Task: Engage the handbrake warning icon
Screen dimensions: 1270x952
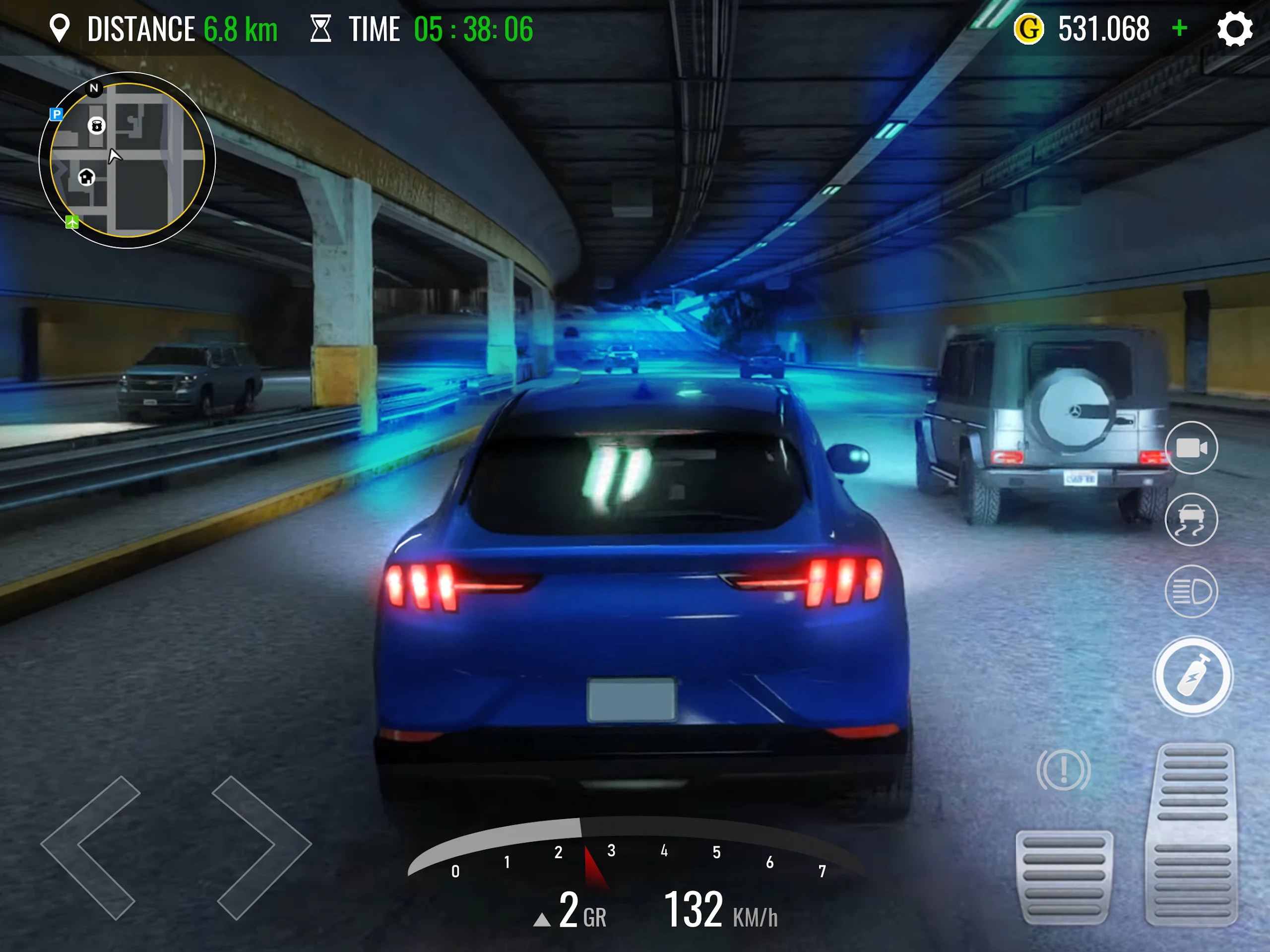Action: (1063, 769)
